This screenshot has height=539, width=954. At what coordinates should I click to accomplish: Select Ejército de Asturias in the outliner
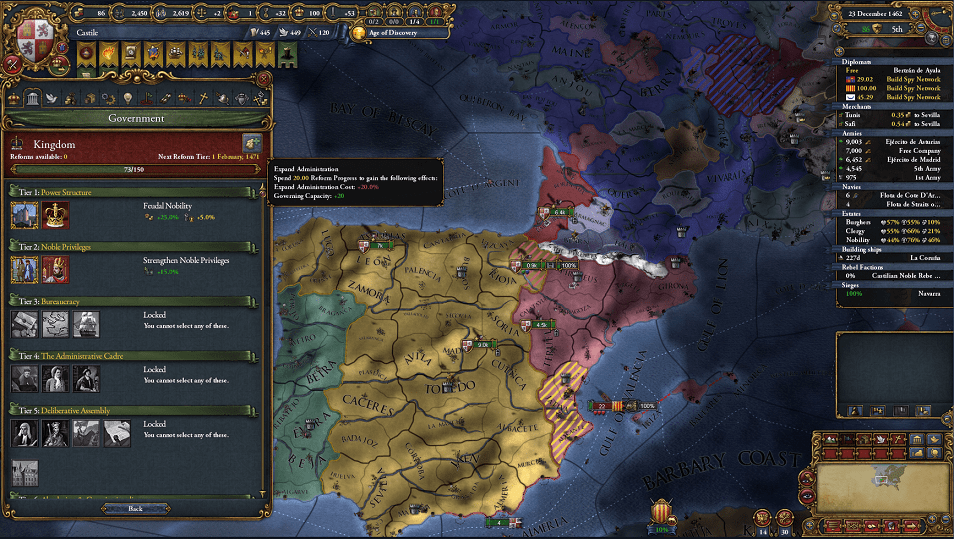tap(890, 142)
